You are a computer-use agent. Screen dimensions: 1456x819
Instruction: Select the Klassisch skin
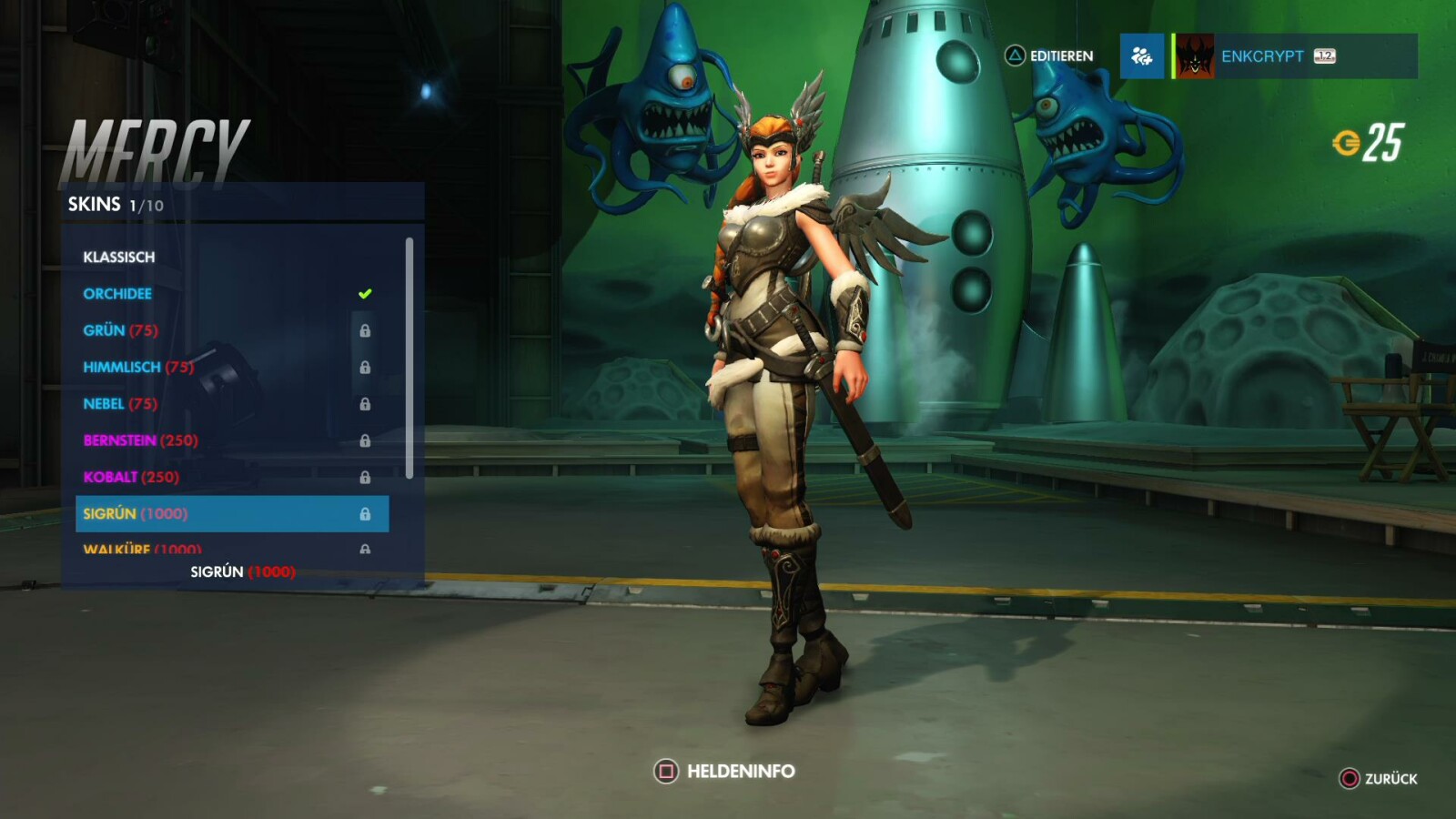(x=118, y=257)
